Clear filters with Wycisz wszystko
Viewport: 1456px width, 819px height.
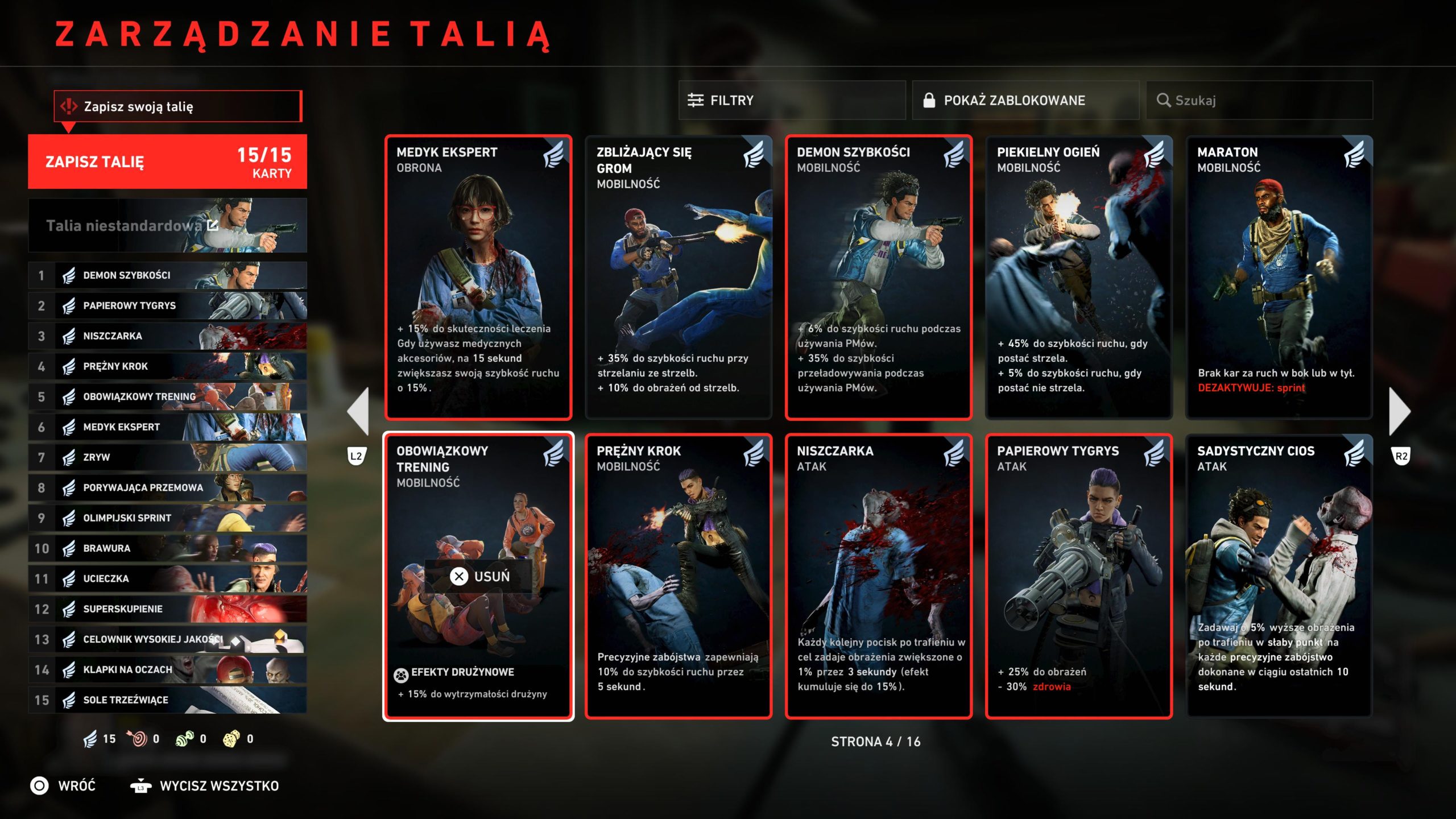point(205,786)
